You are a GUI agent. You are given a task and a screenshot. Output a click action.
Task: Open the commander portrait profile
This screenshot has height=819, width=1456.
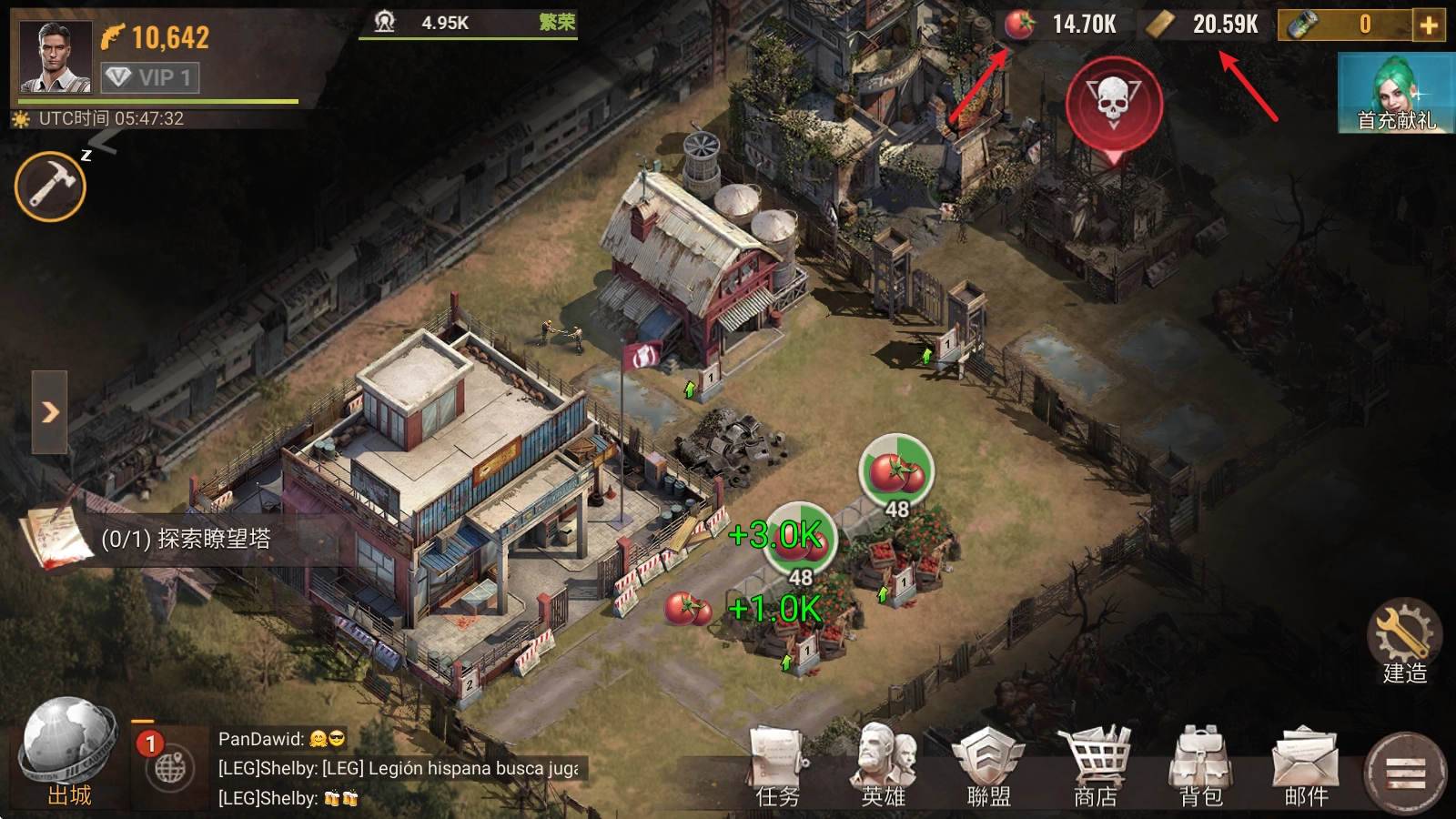click(56, 56)
